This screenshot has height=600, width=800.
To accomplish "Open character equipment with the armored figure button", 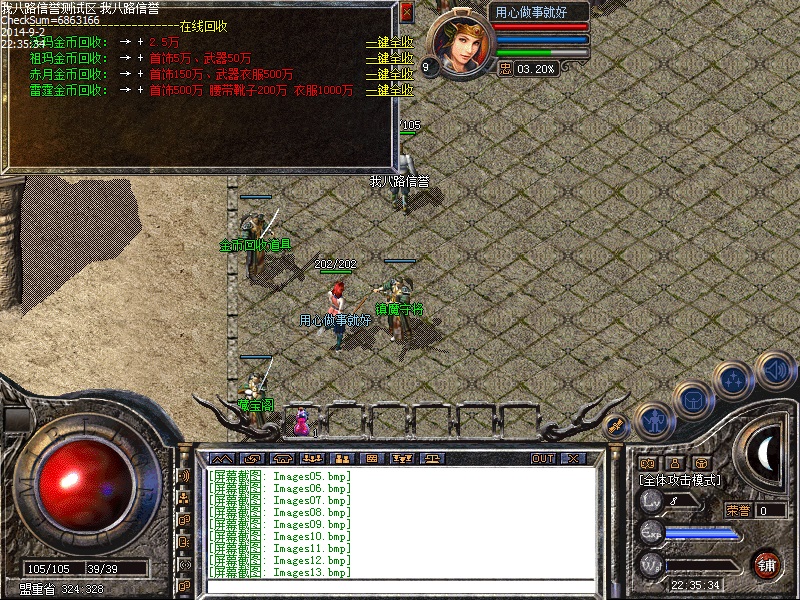I will pyautogui.click(x=654, y=422).
